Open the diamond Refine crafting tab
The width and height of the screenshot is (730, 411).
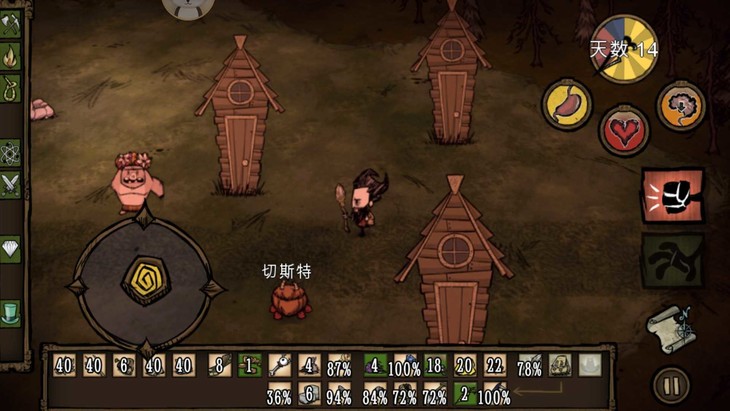point(10,249)
